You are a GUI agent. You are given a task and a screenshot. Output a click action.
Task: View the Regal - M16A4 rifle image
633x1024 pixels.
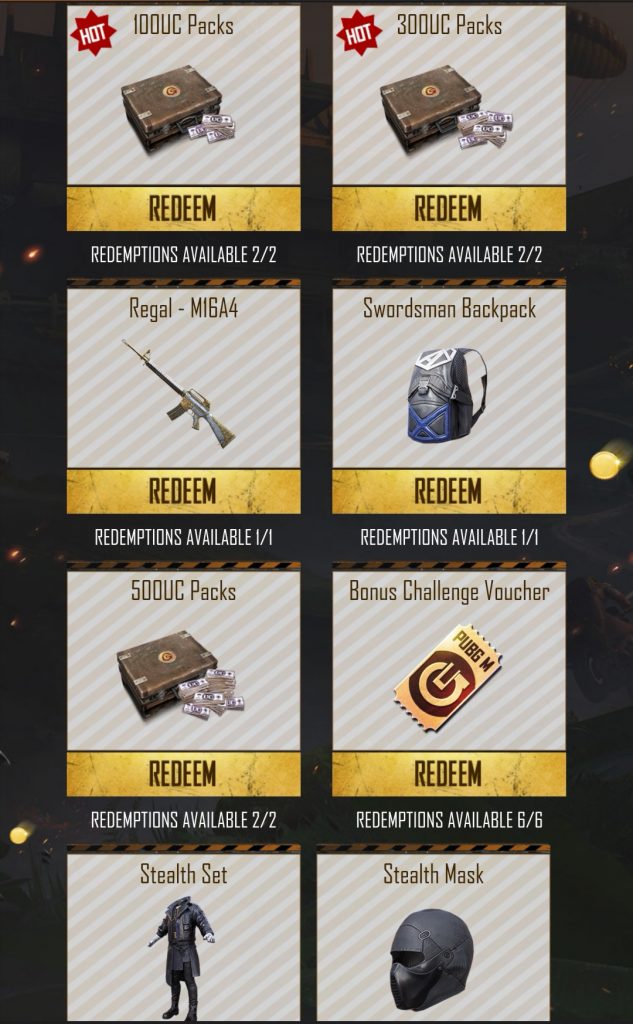(x=178, y=393)
